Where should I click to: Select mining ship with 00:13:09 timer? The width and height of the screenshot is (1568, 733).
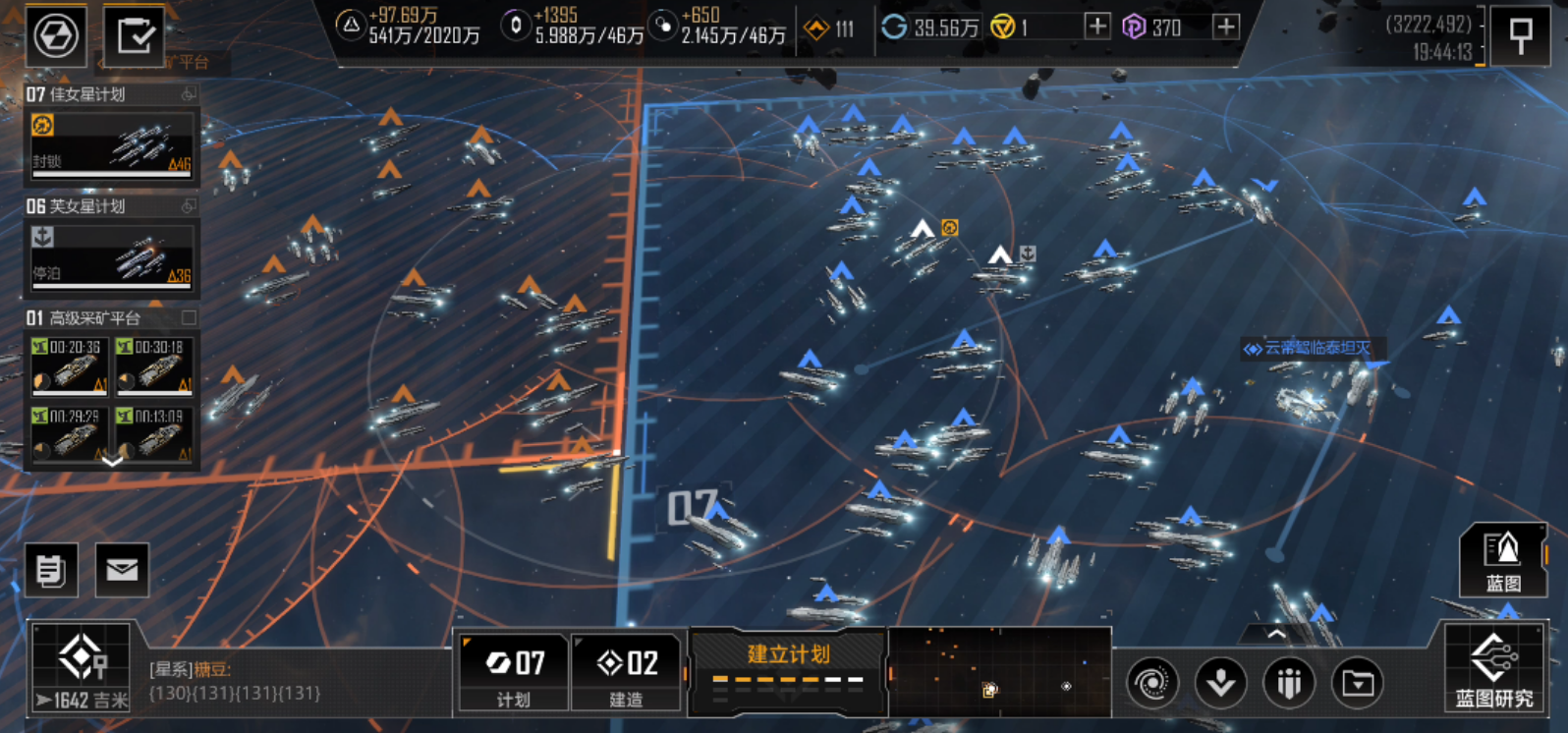click(153, 435)
